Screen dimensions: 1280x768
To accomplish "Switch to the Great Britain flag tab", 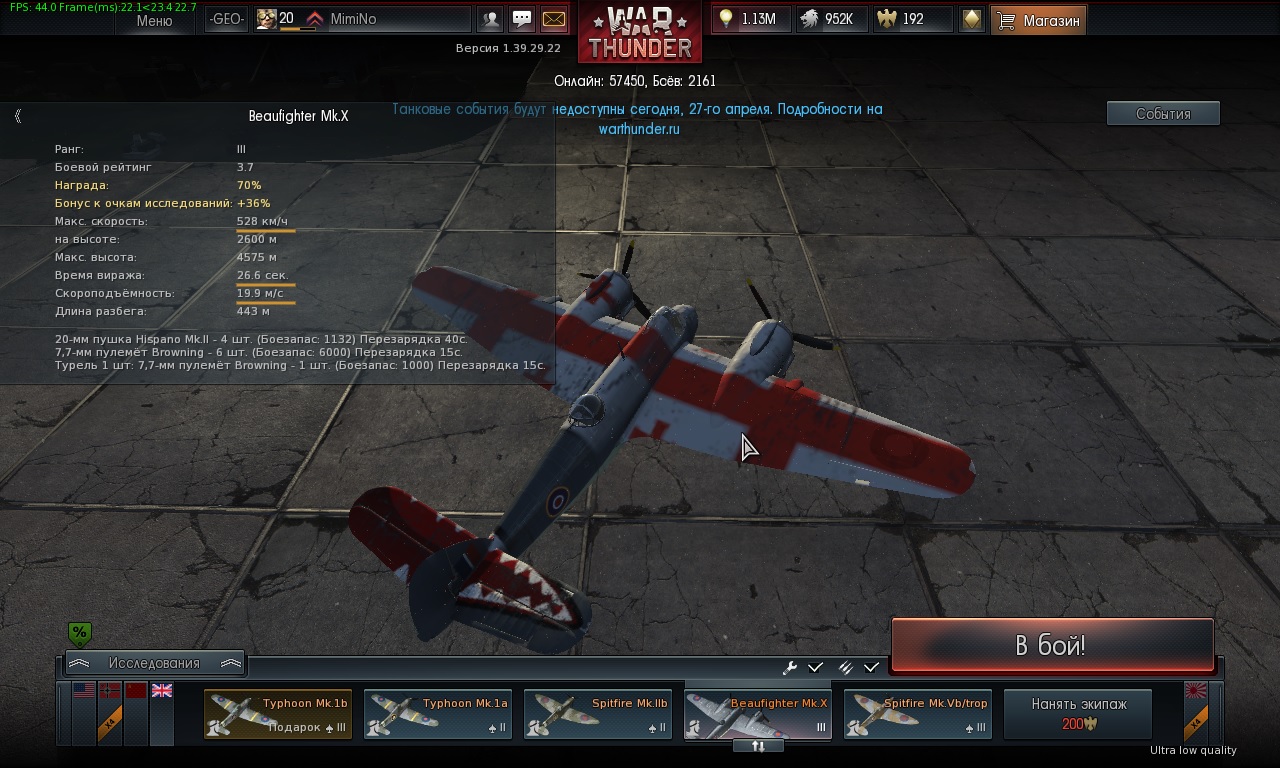I will [x=161, y=691].
